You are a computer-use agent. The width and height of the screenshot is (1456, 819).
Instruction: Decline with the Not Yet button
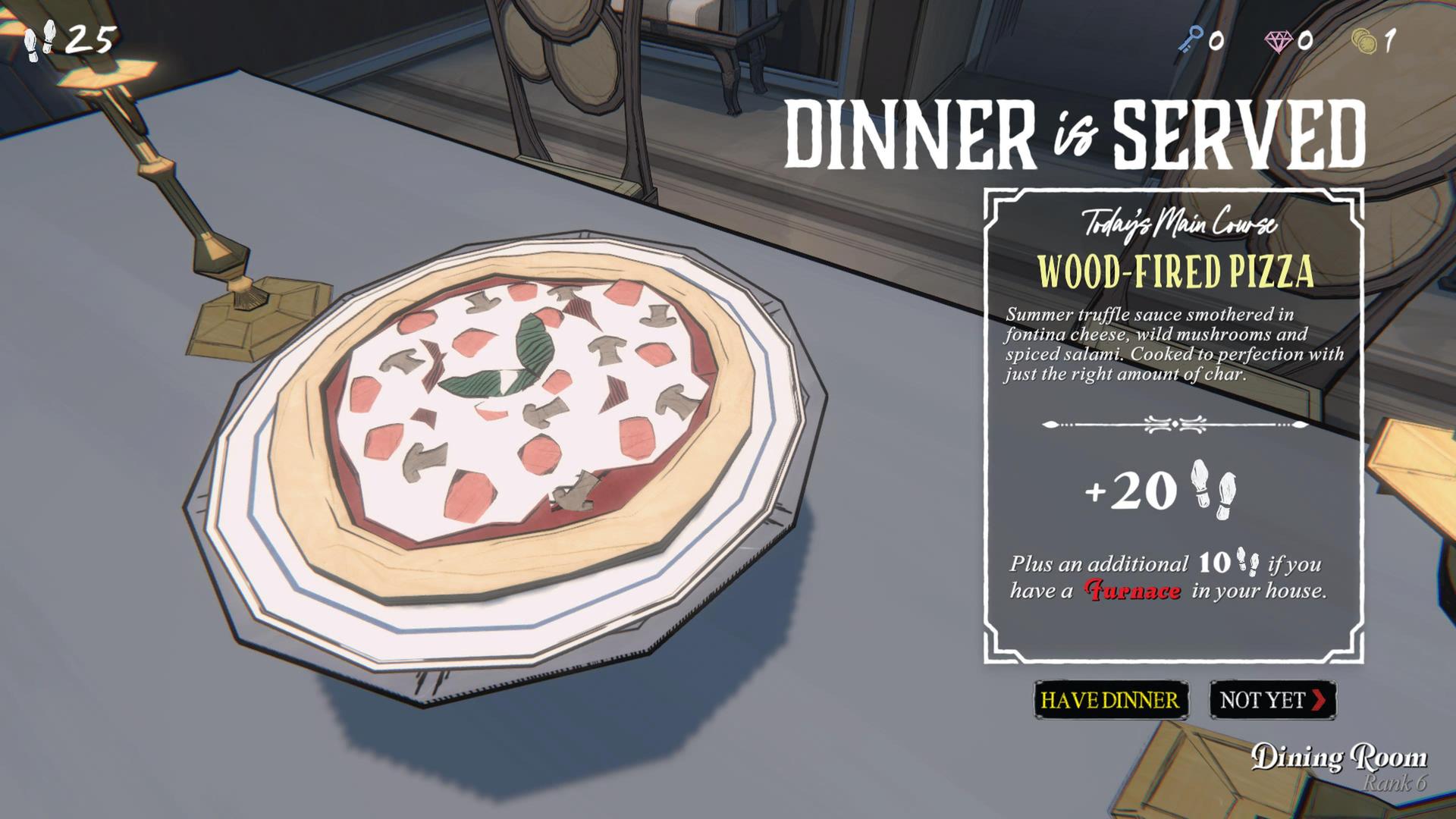point(1272,700)
